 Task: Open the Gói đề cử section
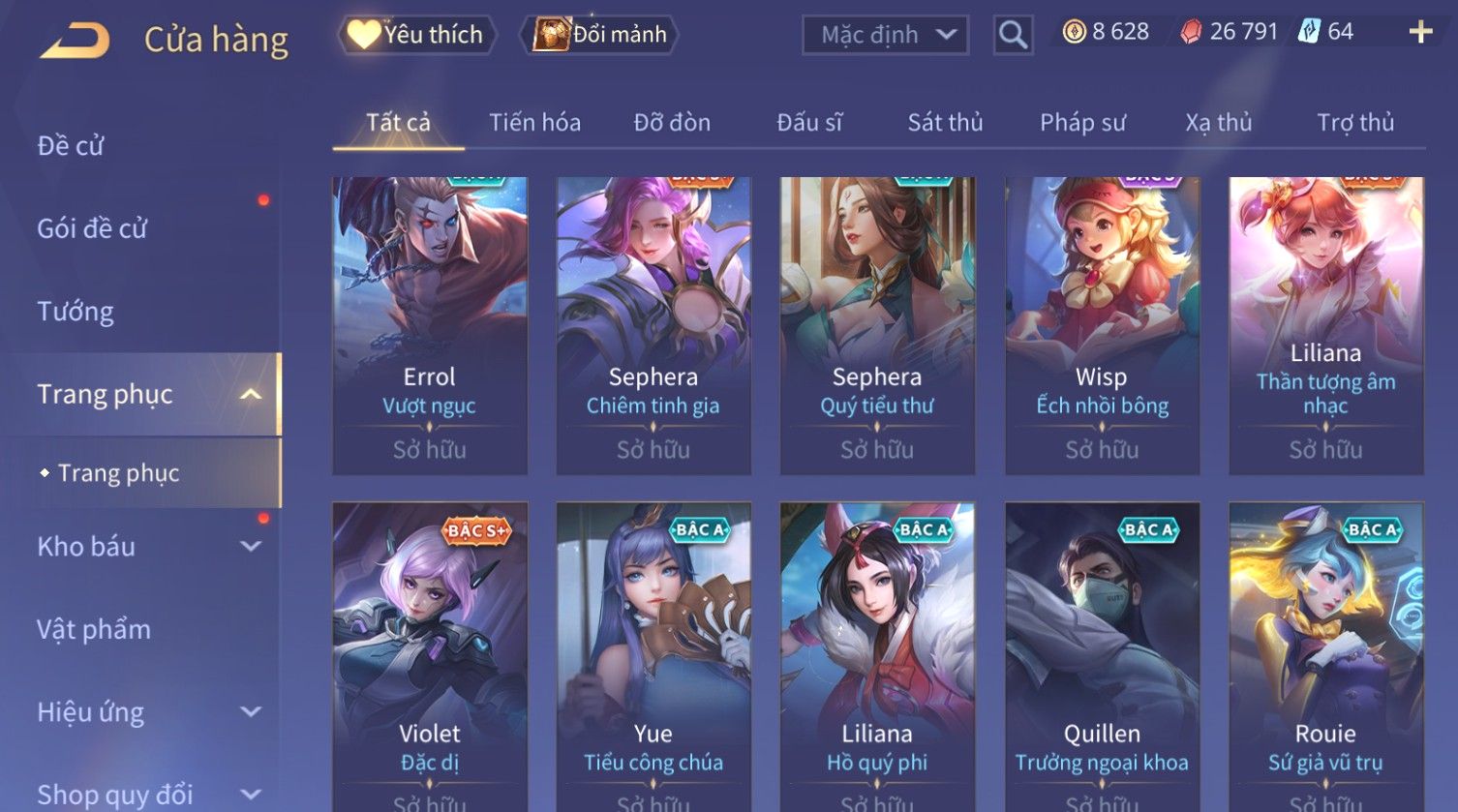(x=92, y=228)
